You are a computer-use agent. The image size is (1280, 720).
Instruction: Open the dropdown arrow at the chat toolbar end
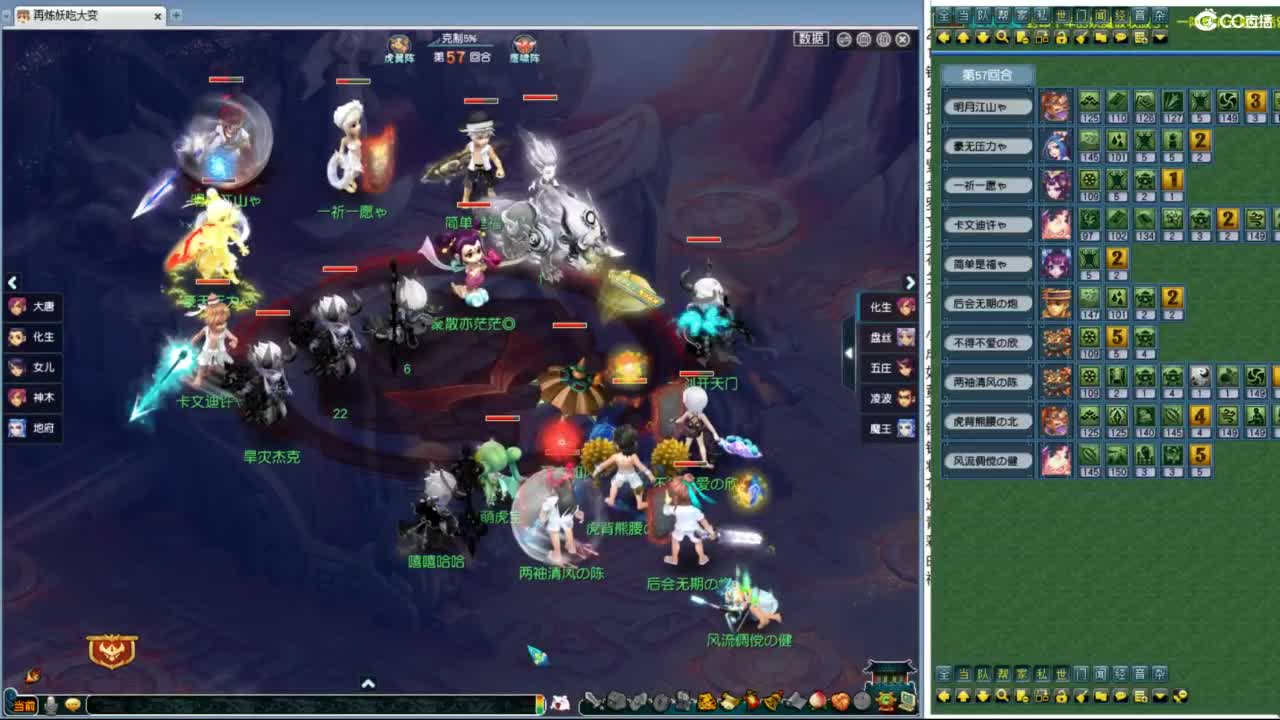coord(1159,40)
